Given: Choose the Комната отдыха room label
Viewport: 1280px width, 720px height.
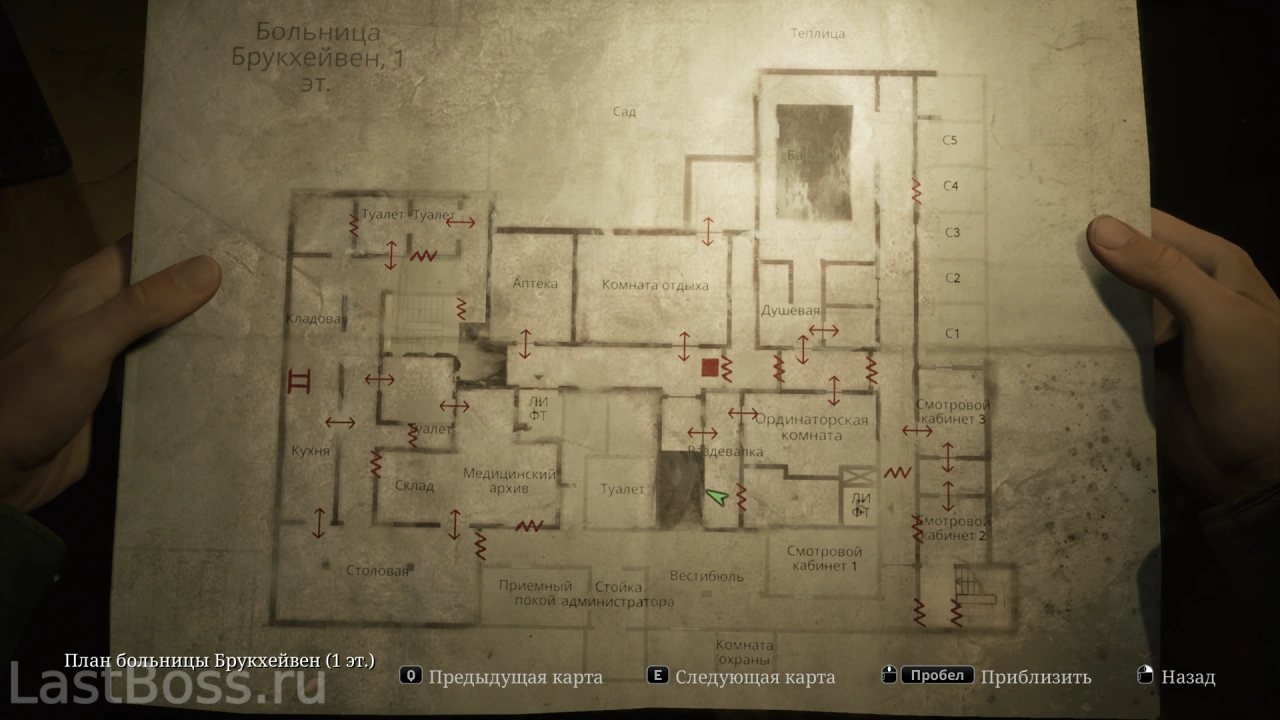Looking at the screenshot, I should point(655,286).
